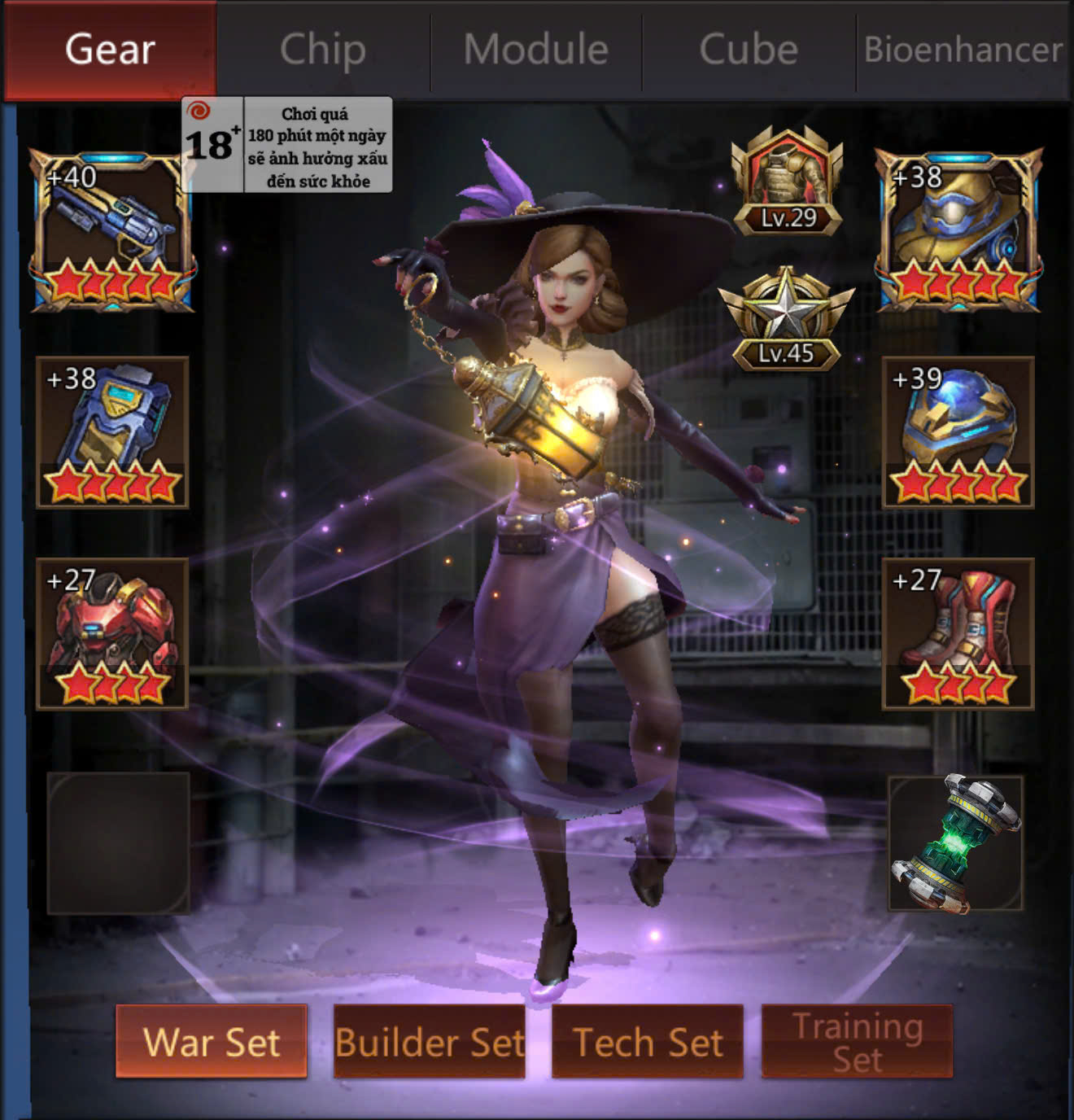Choose the War Set loadout
1074x1120 pixels.
tap(212, 1042)
